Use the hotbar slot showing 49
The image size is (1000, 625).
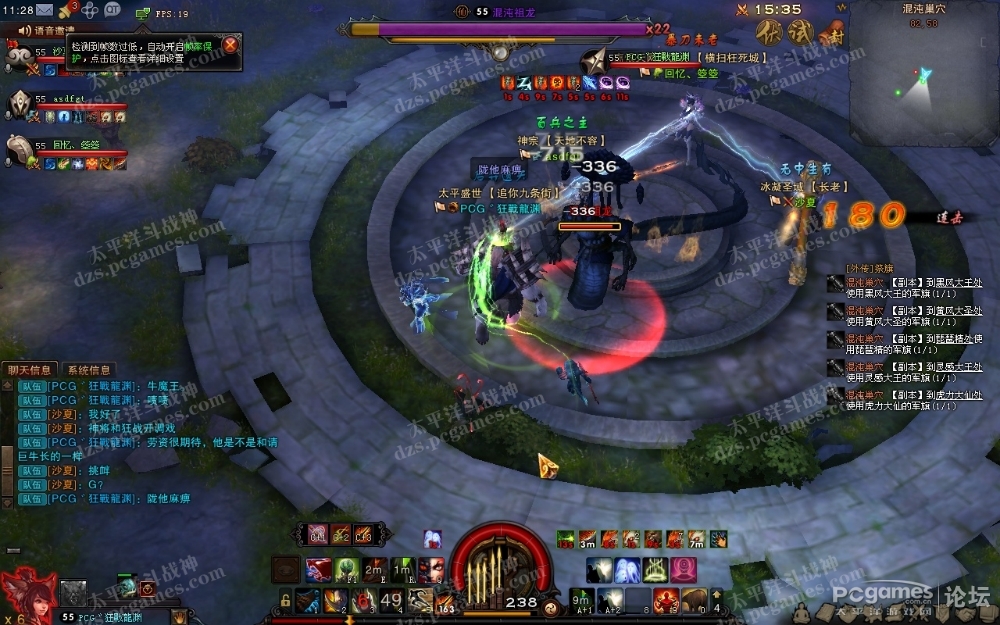pos(392,601)
